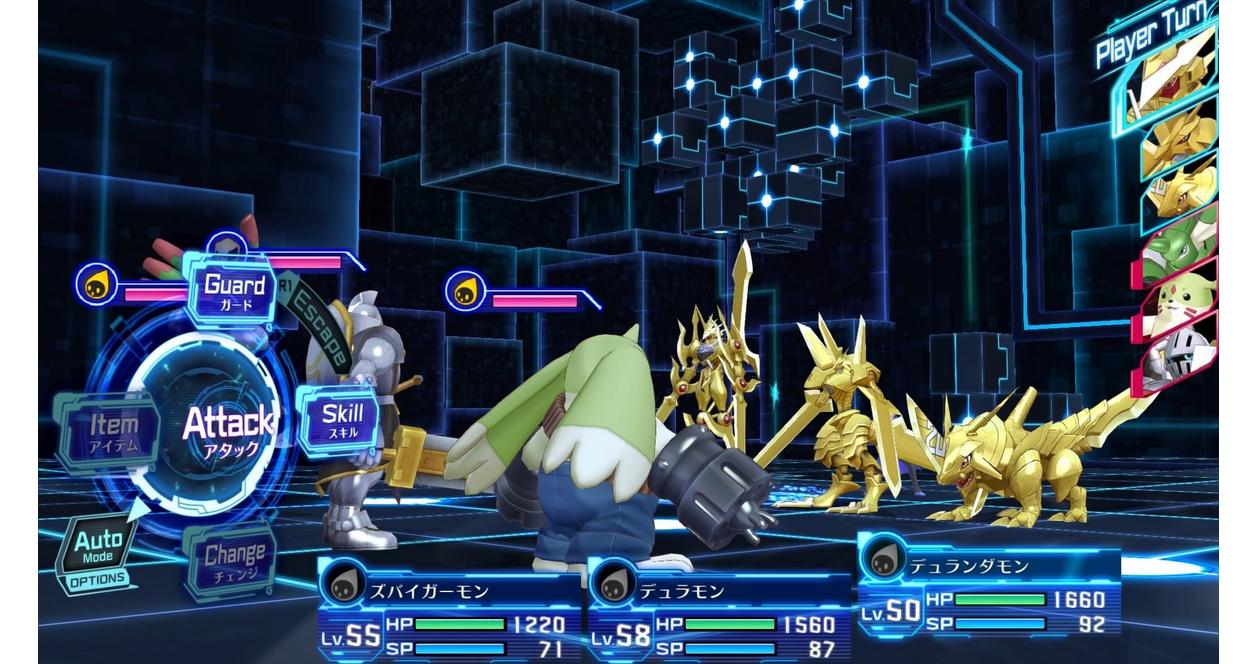Open the Skill menu
This screenshot has width=1256, height=664.
coord(342,420)
